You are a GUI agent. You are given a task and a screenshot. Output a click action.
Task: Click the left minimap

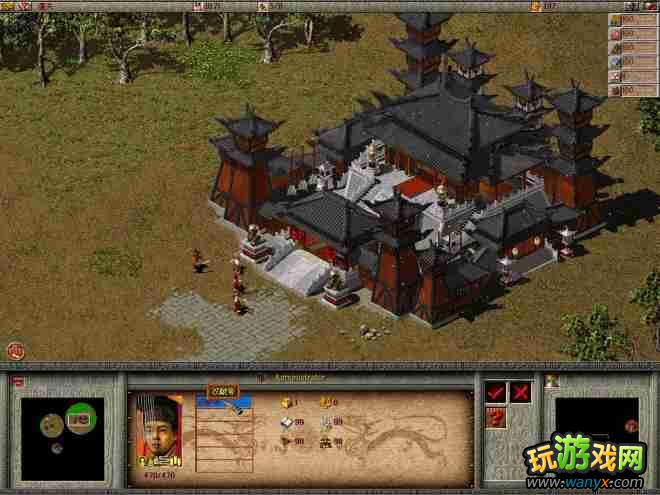(x=64, y=430)
